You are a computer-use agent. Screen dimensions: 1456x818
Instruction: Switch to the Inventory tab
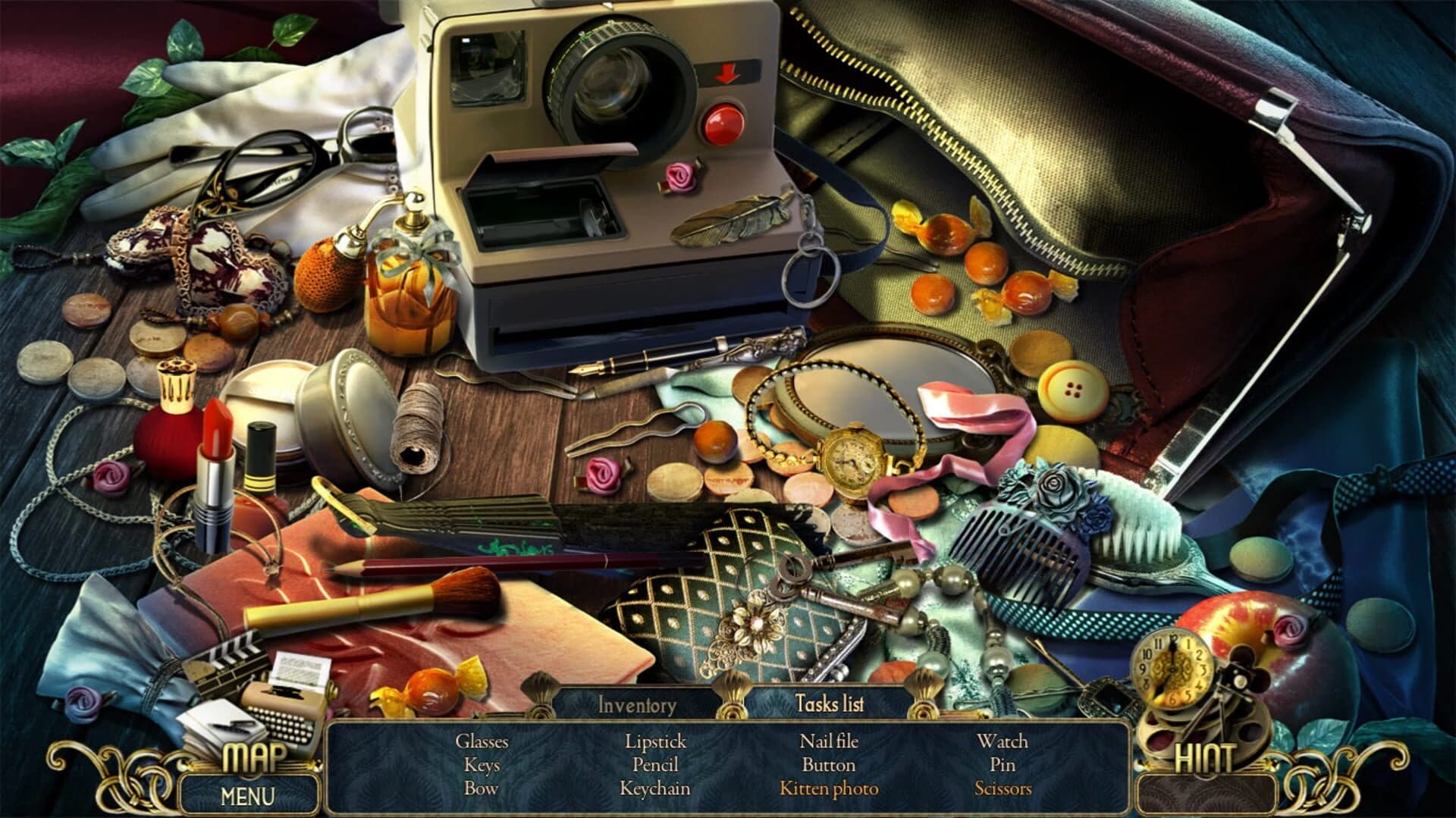tap(635, 705)
